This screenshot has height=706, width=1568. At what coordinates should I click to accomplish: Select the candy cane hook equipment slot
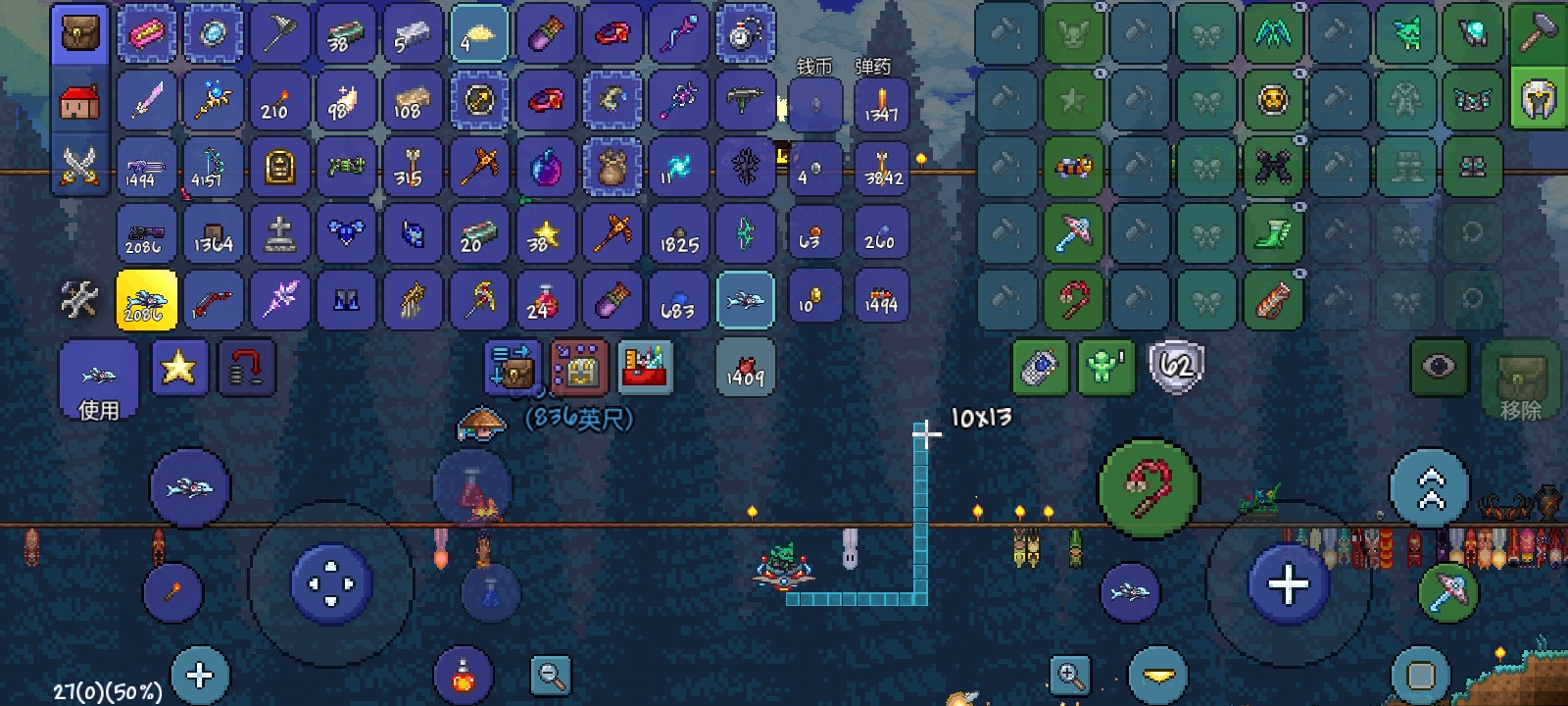(1073, 300)
